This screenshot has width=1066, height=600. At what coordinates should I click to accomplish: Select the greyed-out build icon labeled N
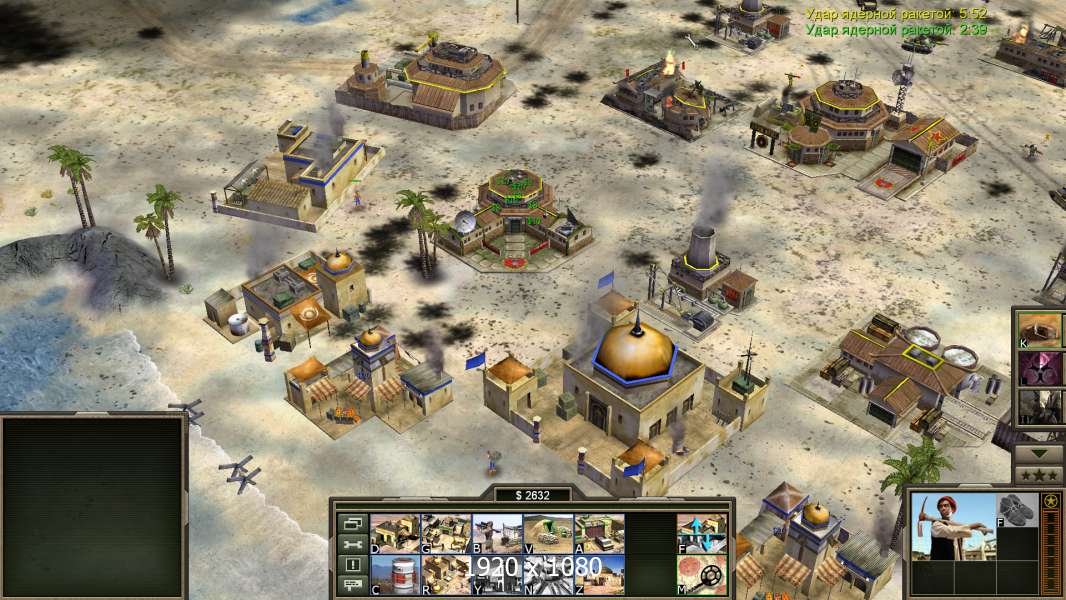(548, 574)
